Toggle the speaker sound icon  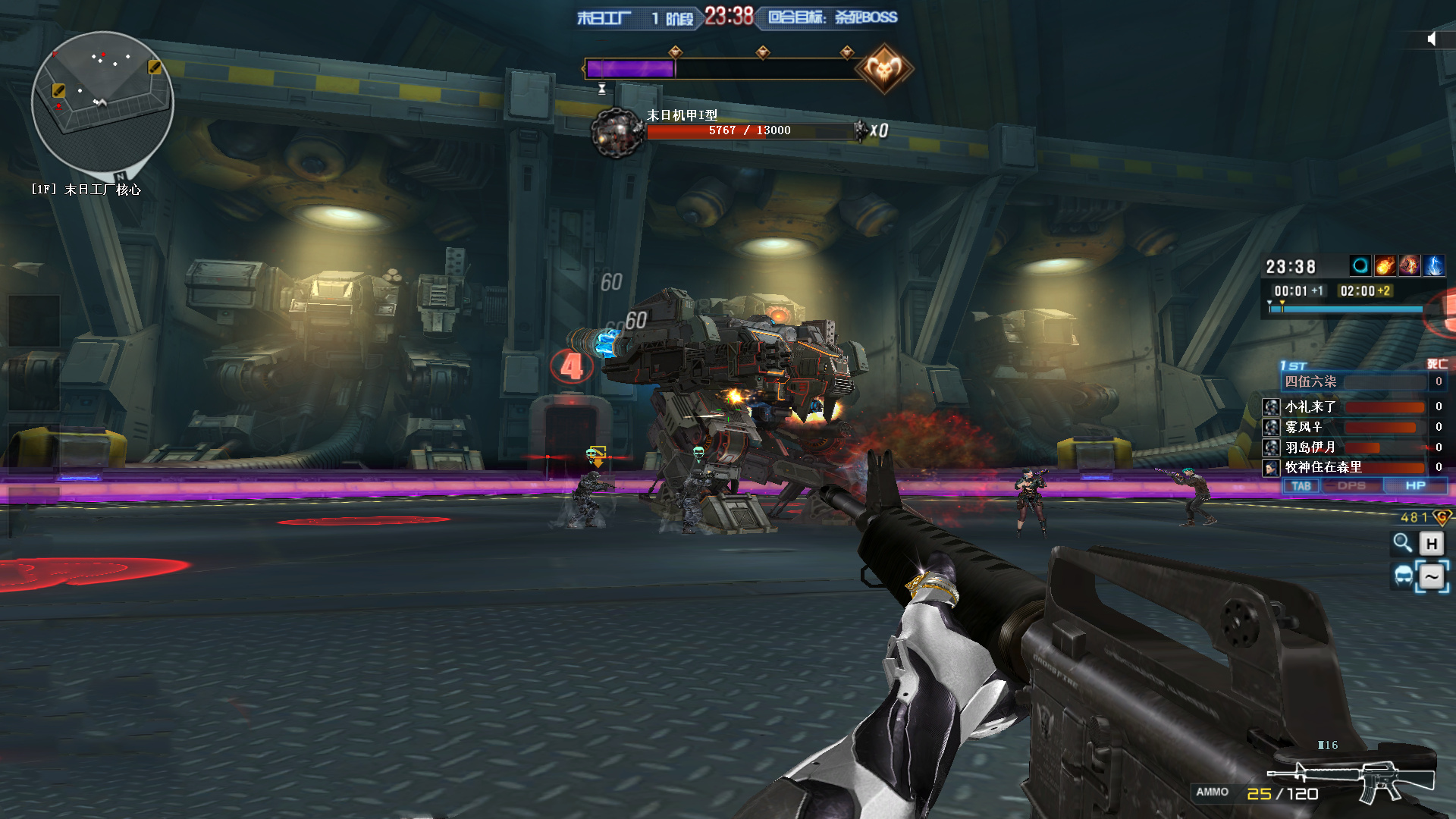tap(1431, 39)
